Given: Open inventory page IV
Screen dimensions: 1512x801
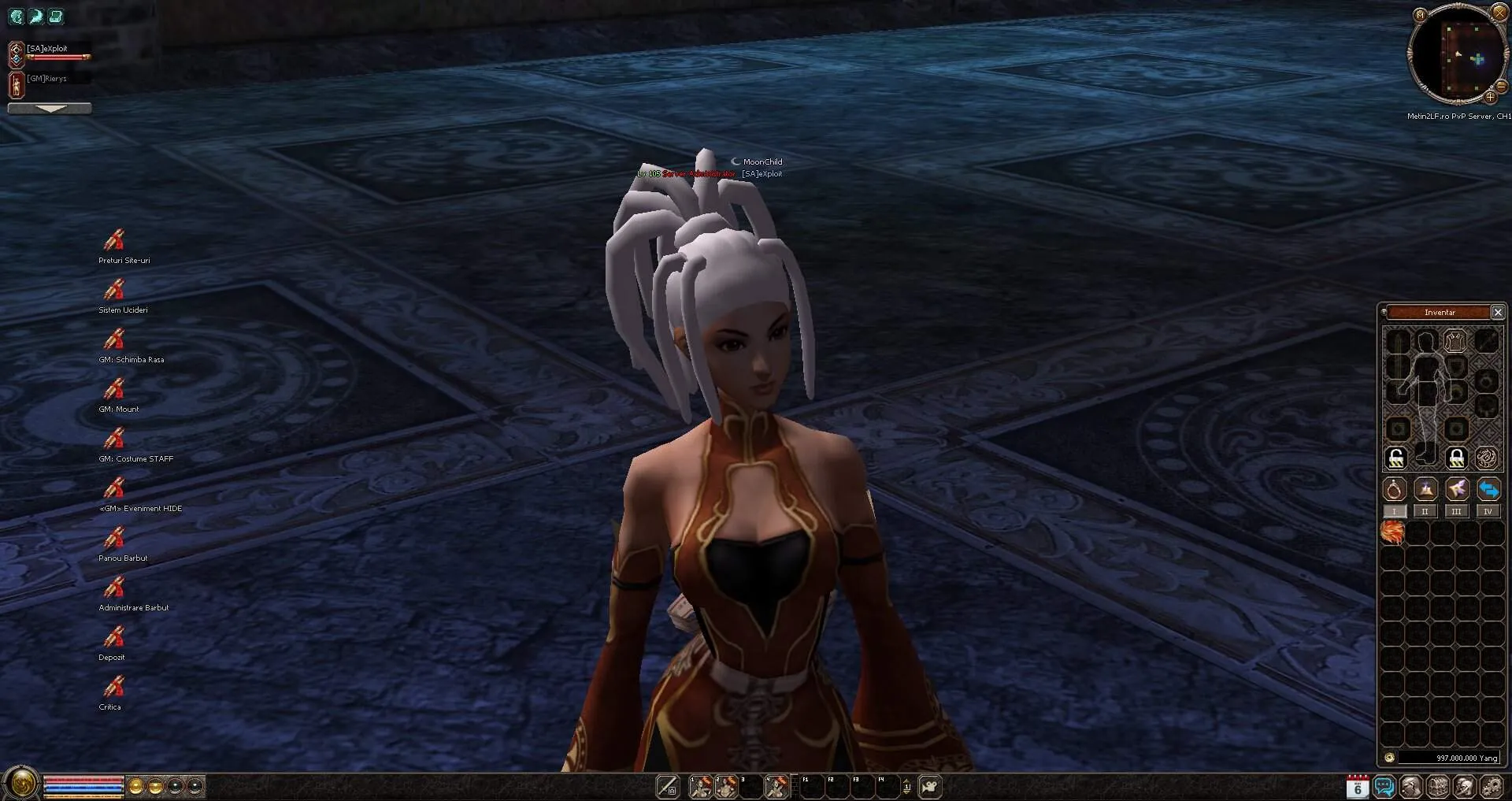Looking at the screenshot, I should [1488, 511].
